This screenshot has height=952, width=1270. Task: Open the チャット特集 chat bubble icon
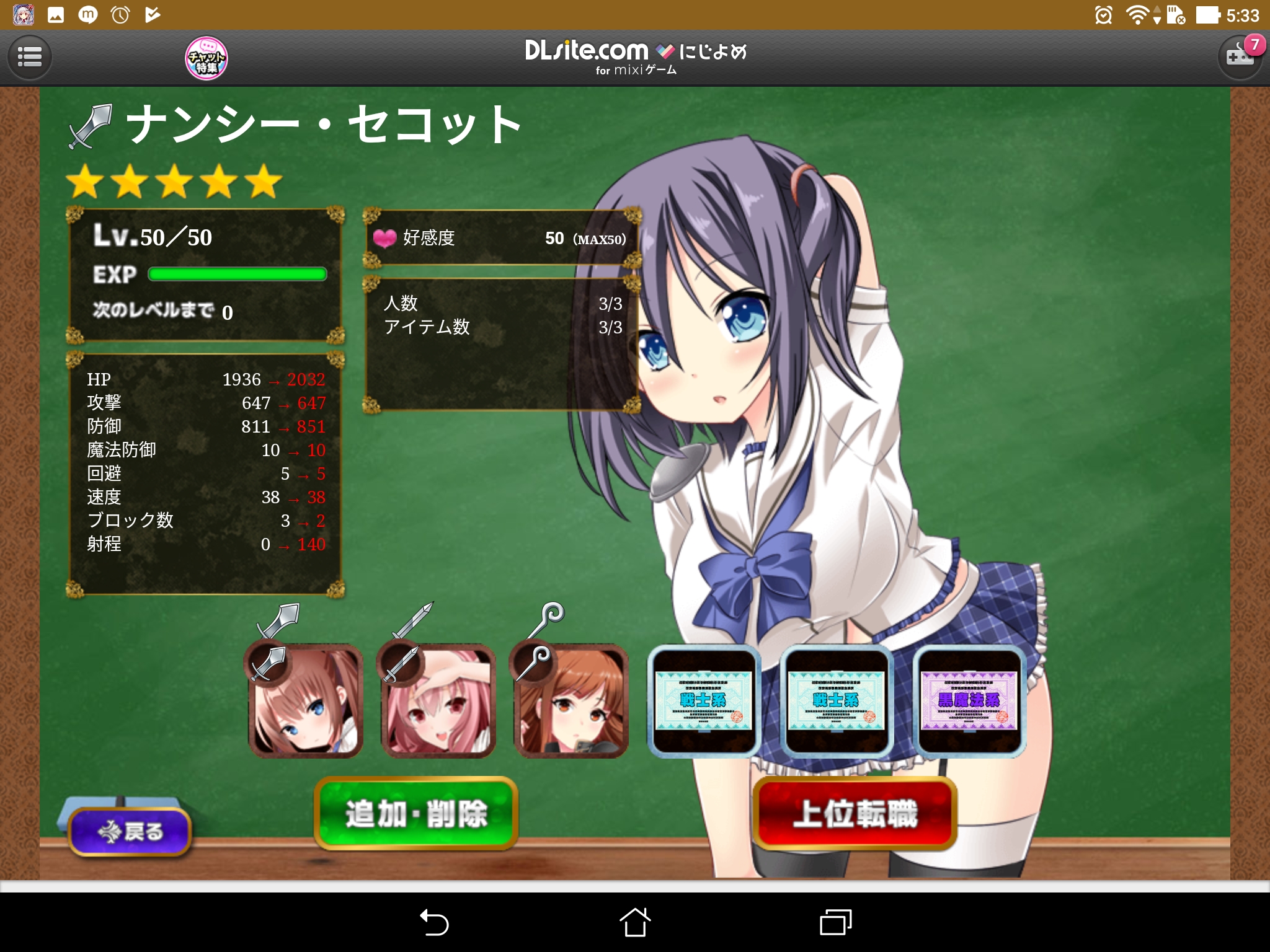click(206, 58)
